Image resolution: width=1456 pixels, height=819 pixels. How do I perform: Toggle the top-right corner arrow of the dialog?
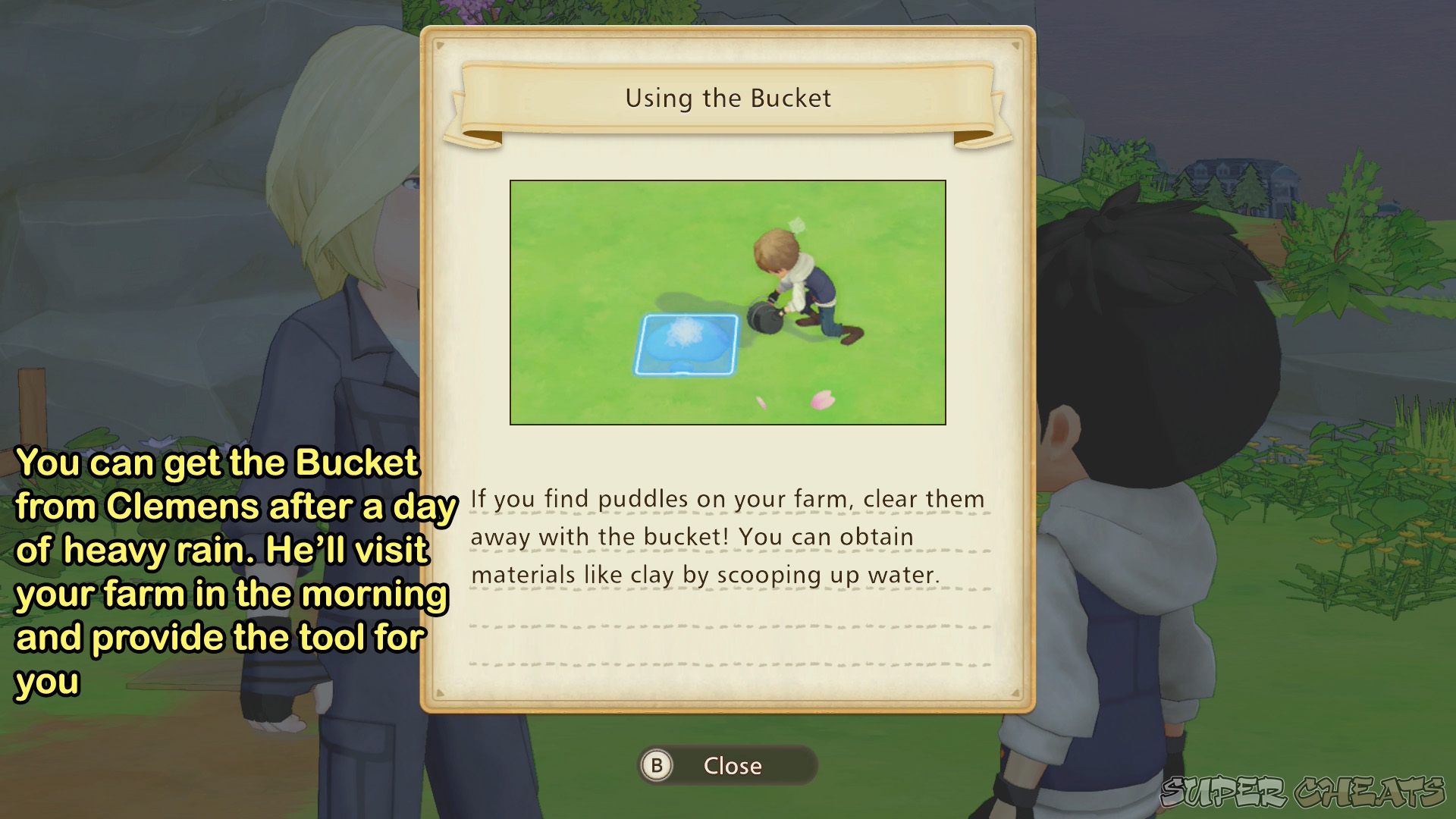(1015, 45)
